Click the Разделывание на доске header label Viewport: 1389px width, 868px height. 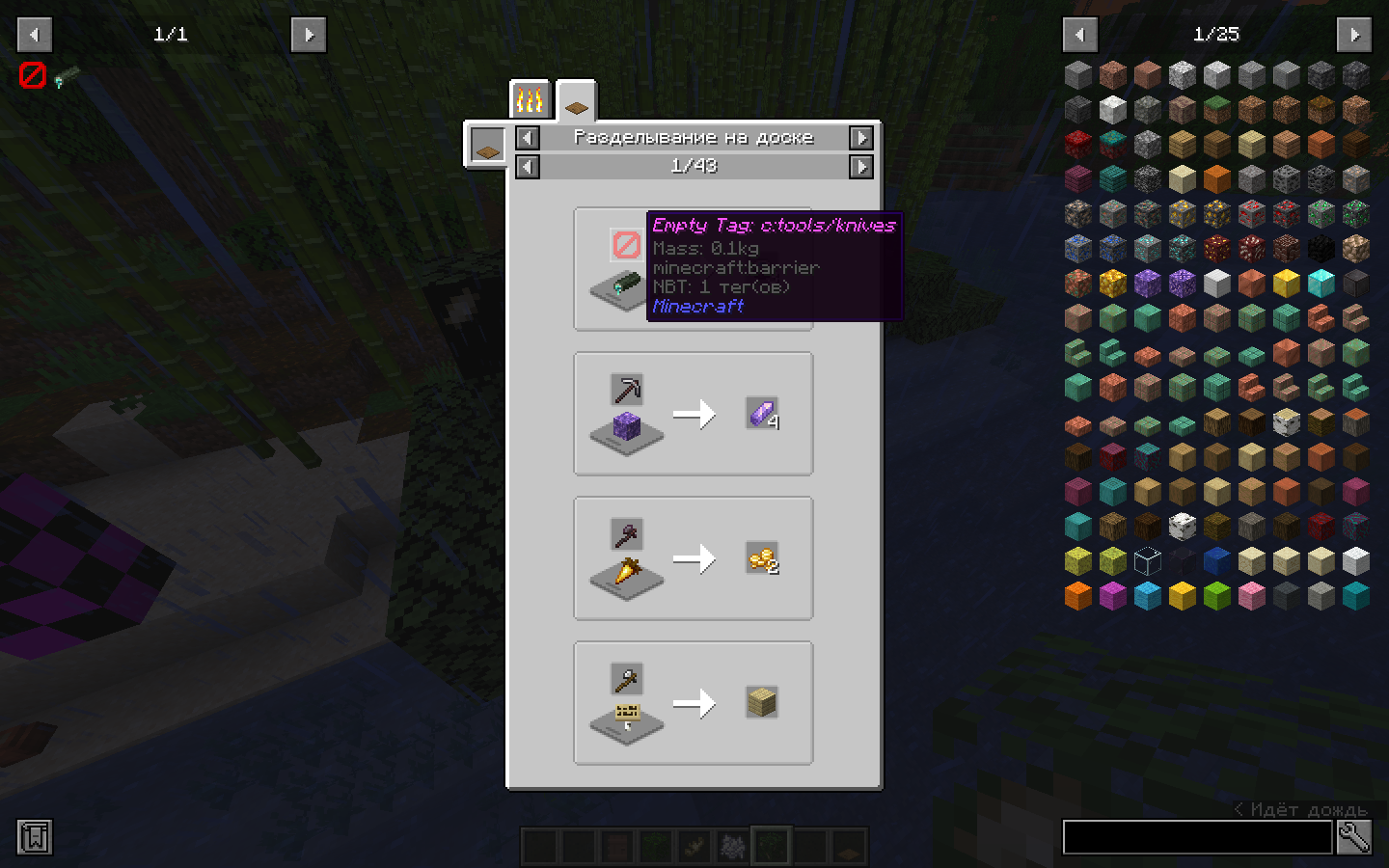(694, 137)
